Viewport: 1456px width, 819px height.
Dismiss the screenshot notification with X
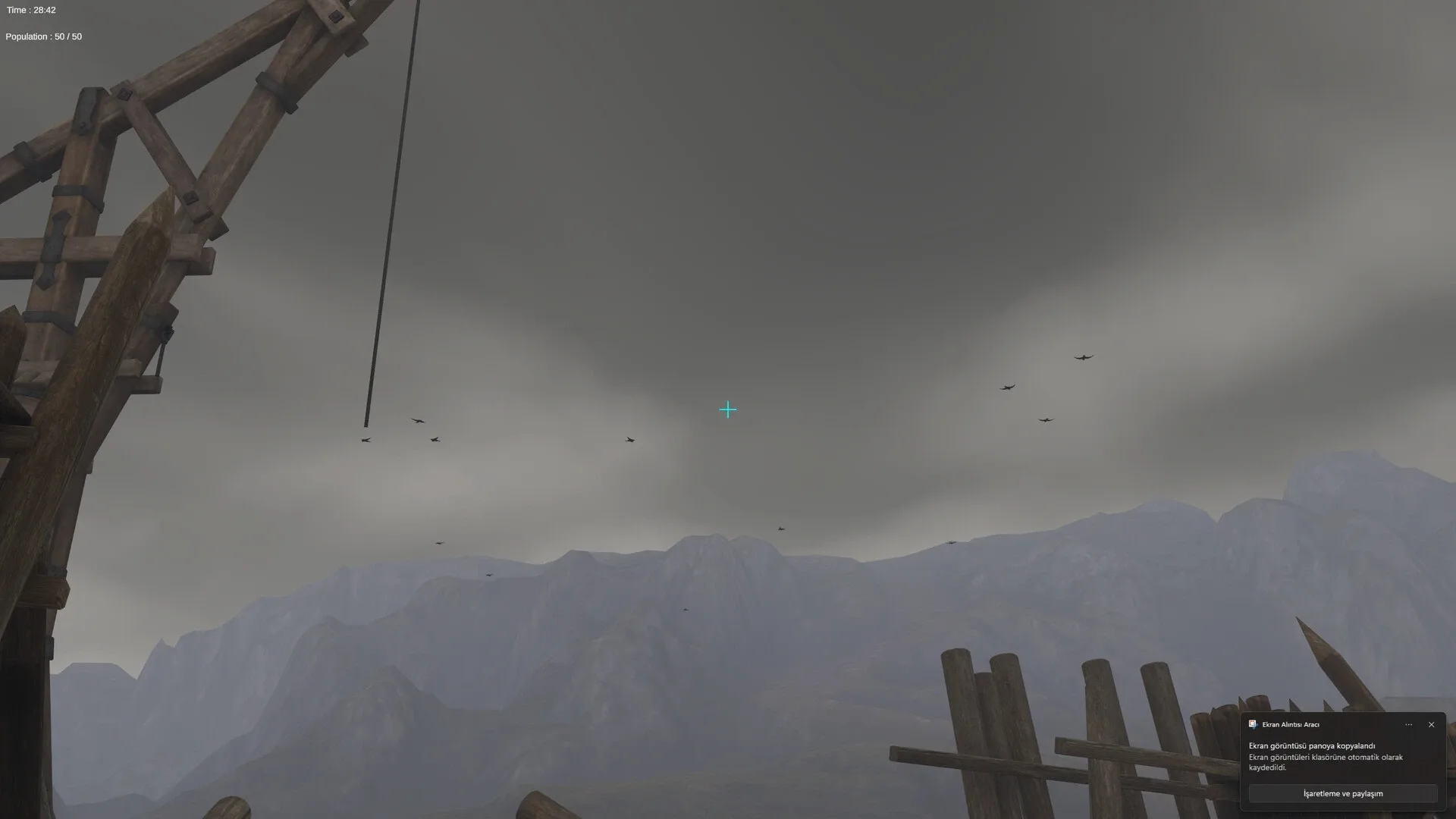(1432, 724)
